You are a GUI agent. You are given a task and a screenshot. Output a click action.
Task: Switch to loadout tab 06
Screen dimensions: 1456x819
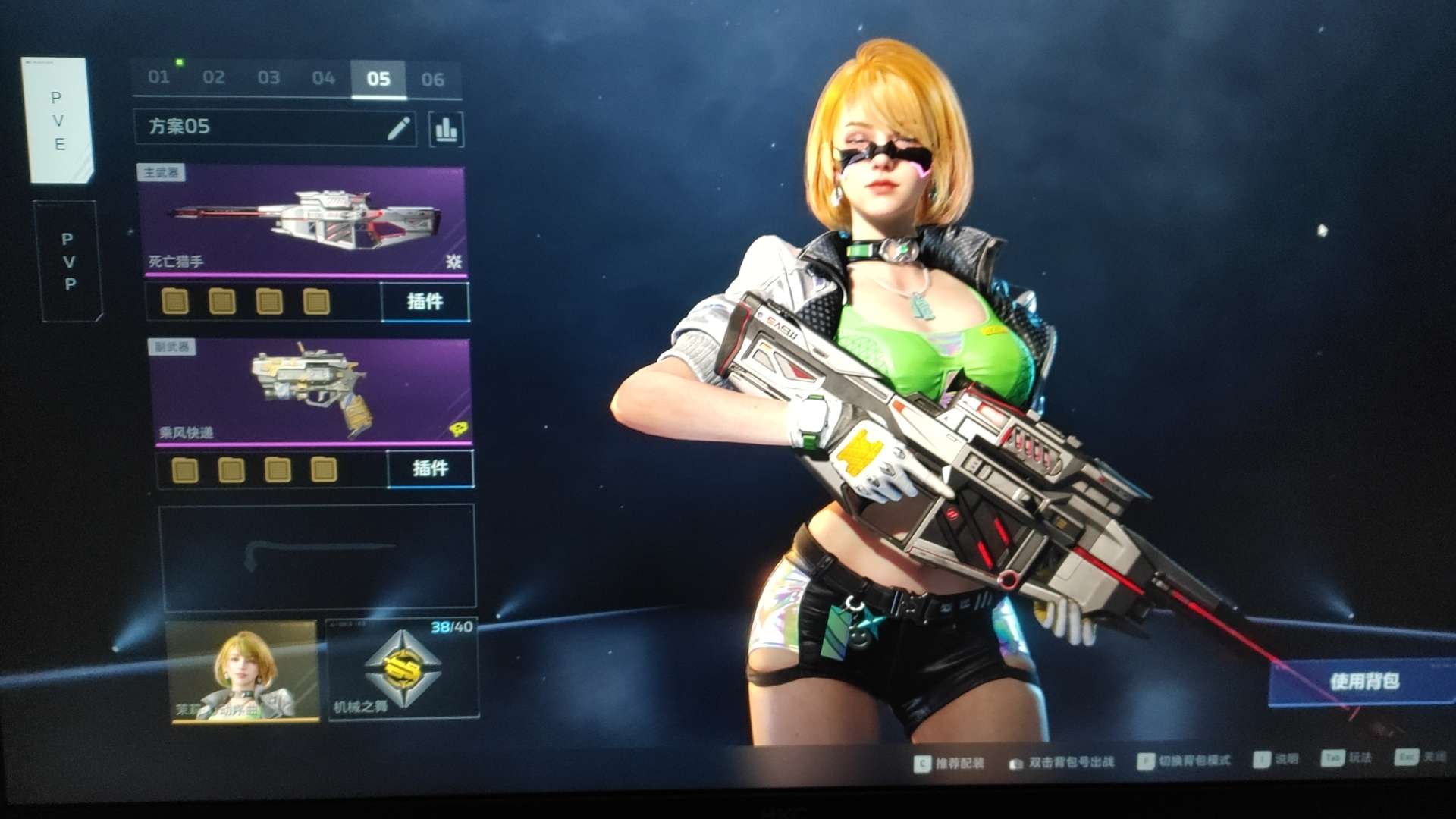pos(433,80)
